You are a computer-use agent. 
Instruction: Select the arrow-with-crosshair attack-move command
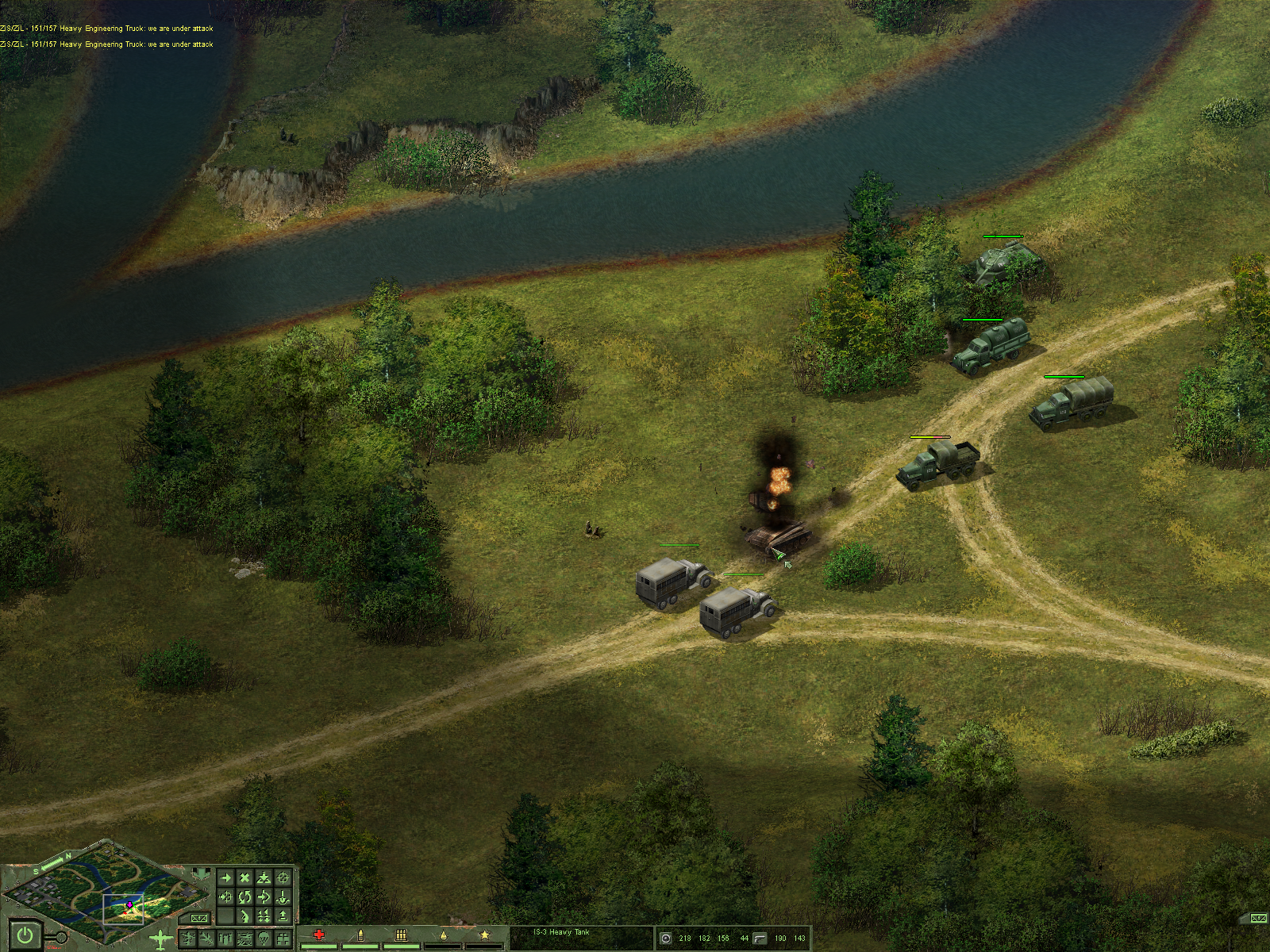tap(225, 897)
